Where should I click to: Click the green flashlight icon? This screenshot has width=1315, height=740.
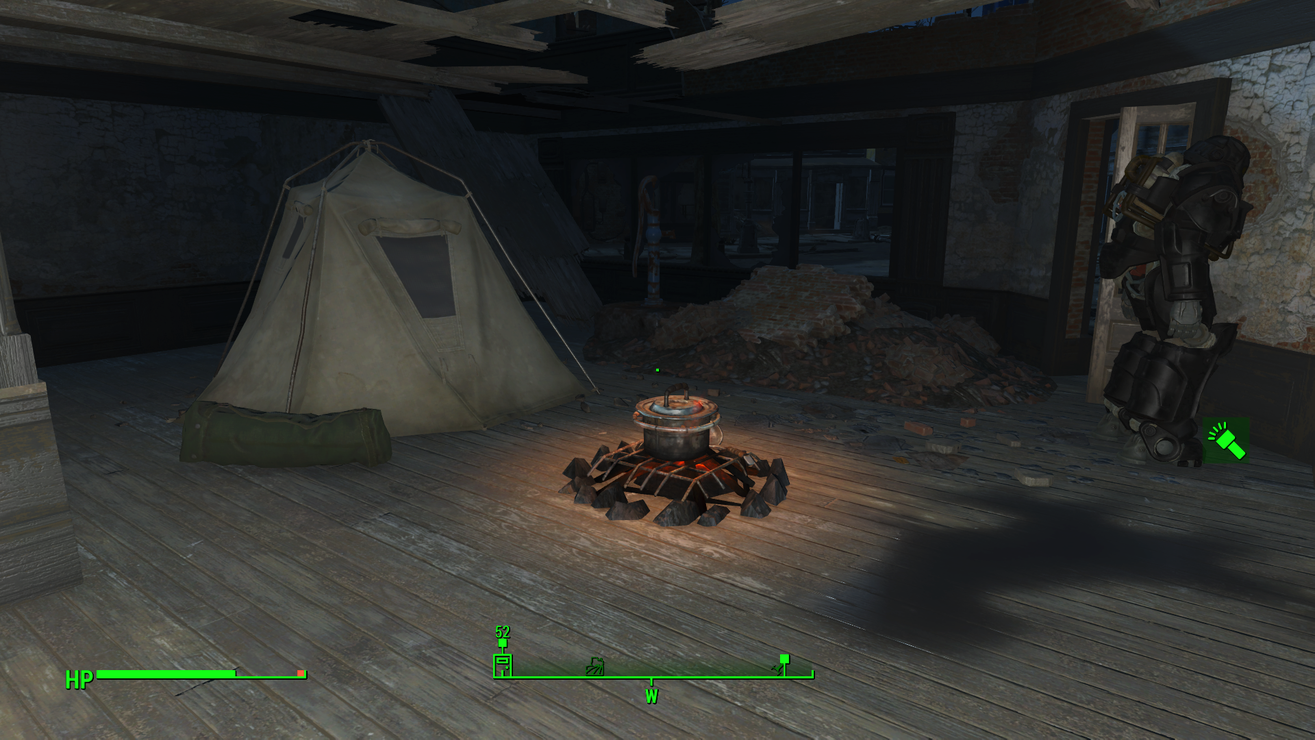1226,440
